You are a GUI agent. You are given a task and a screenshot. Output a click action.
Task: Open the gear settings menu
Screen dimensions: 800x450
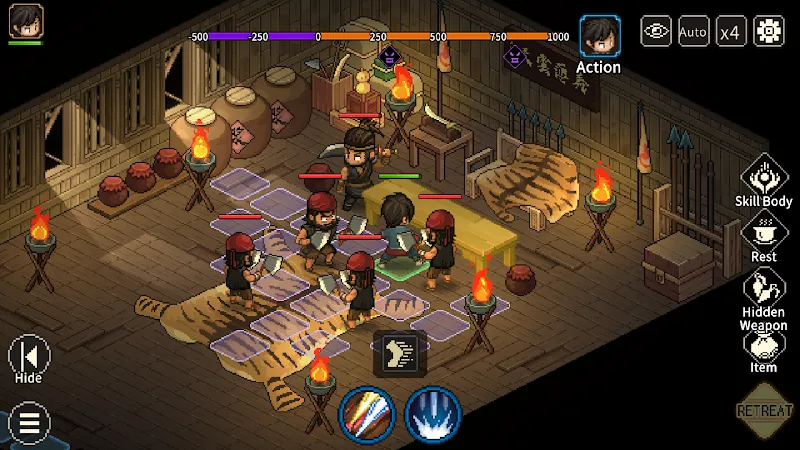pyautogui.click(x=769, y=31)
